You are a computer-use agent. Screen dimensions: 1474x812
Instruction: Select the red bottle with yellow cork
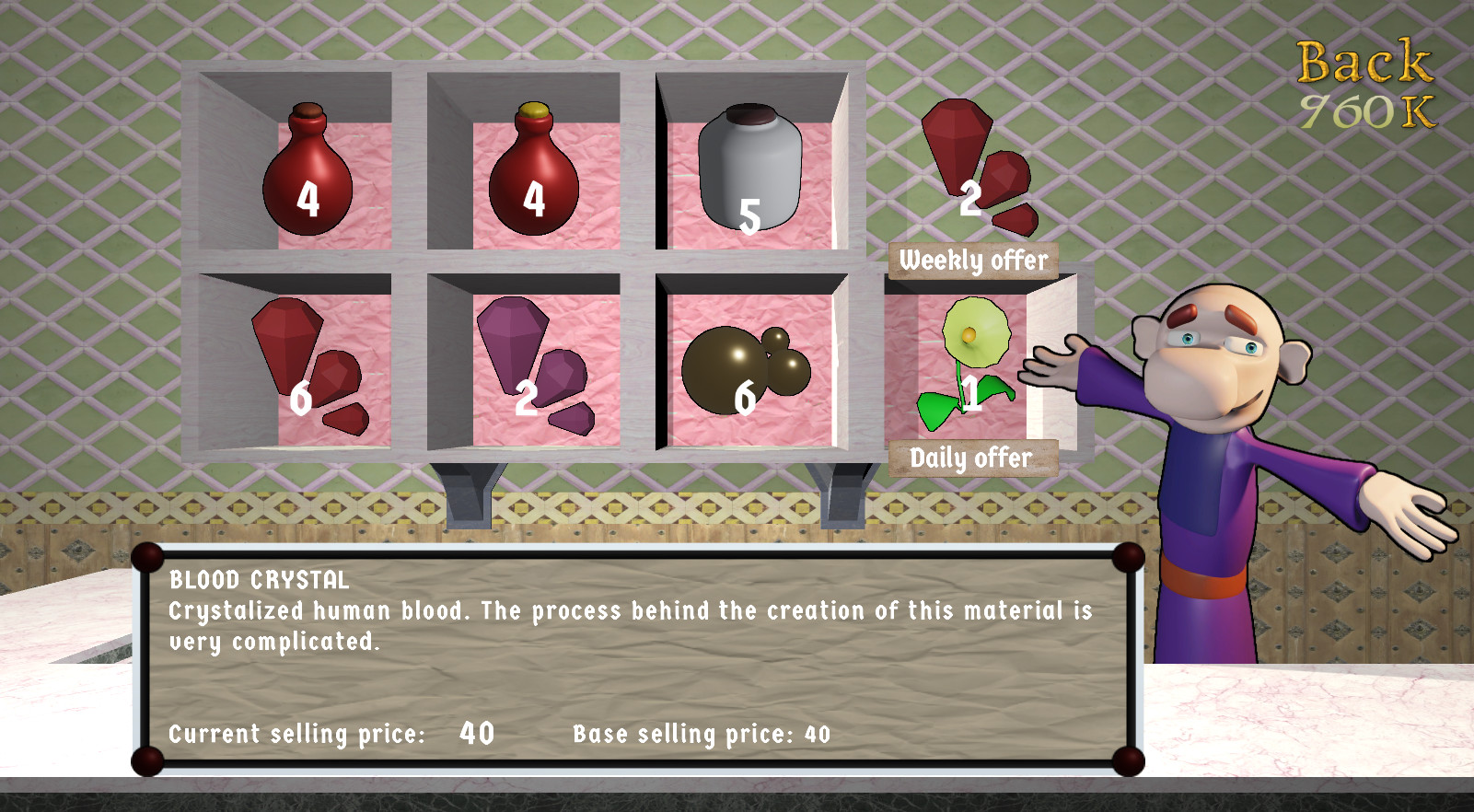(x=534, y=180)
